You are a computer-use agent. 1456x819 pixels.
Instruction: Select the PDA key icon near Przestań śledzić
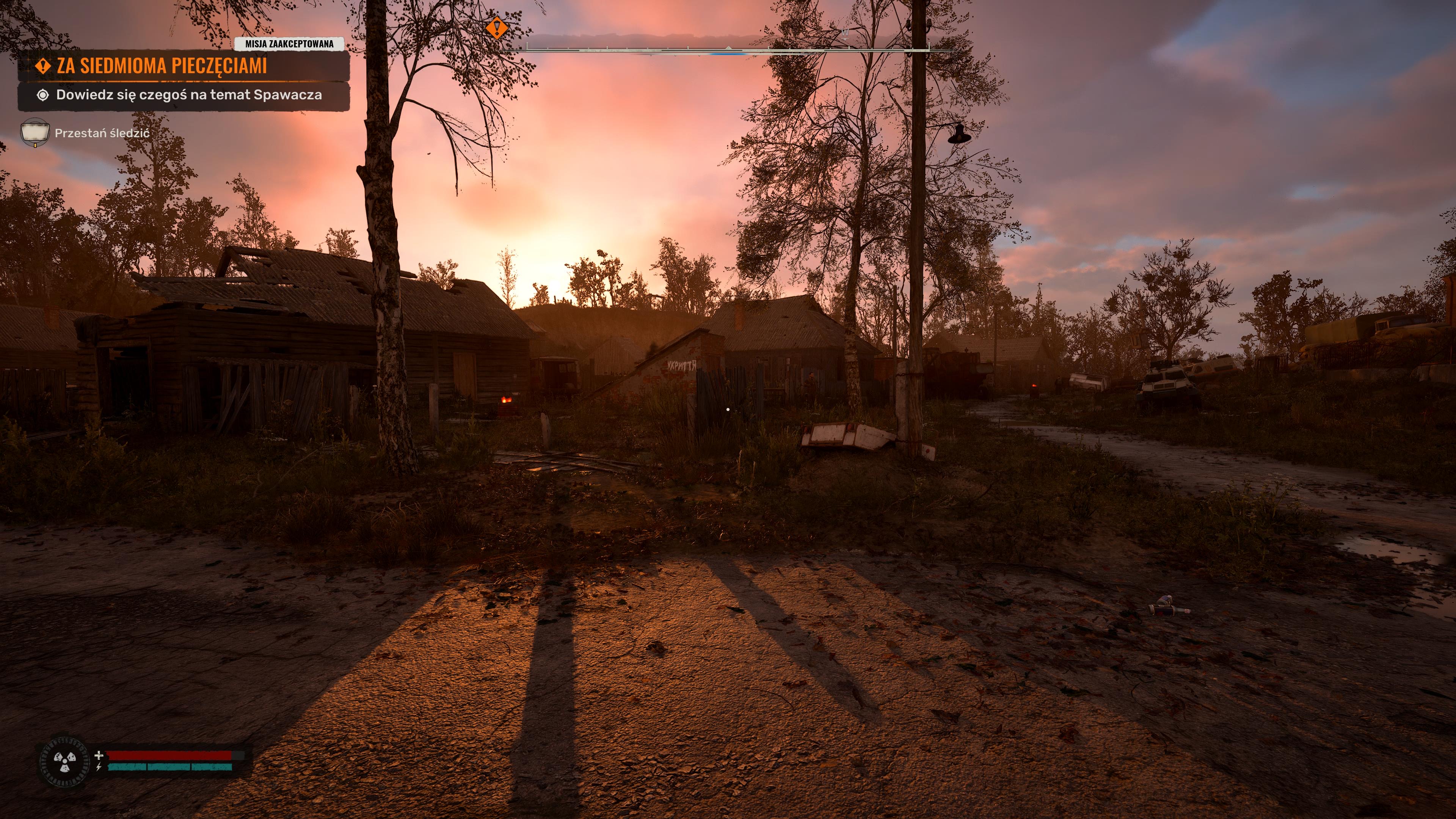(x=35, y=131)
